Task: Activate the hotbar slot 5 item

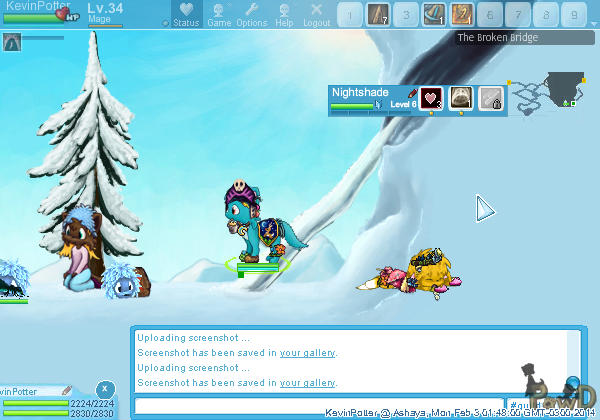Action: point(461,15)
